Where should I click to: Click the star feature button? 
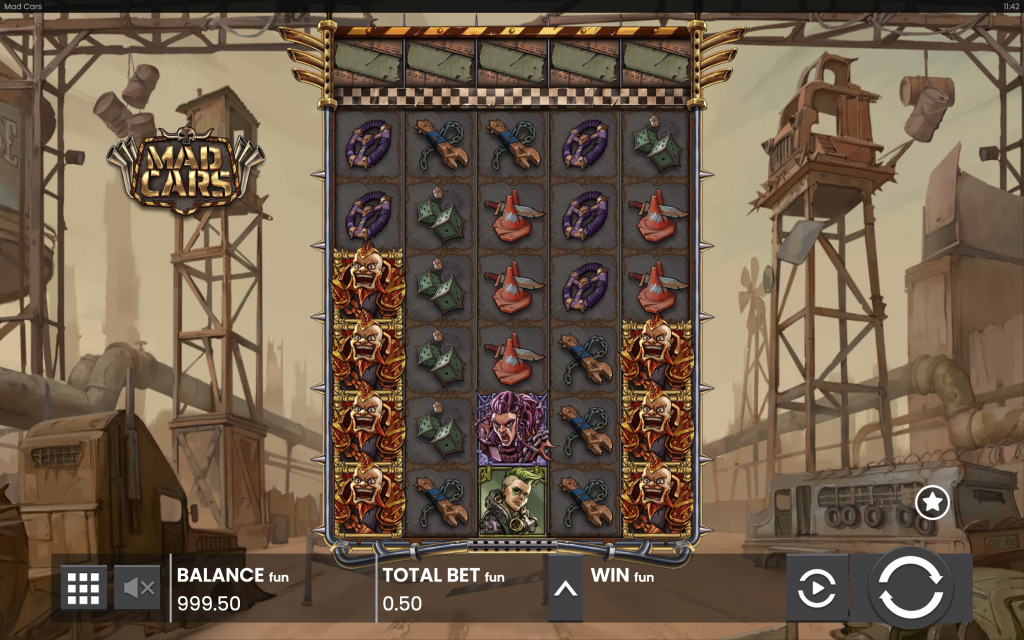(x=932, y=502)
